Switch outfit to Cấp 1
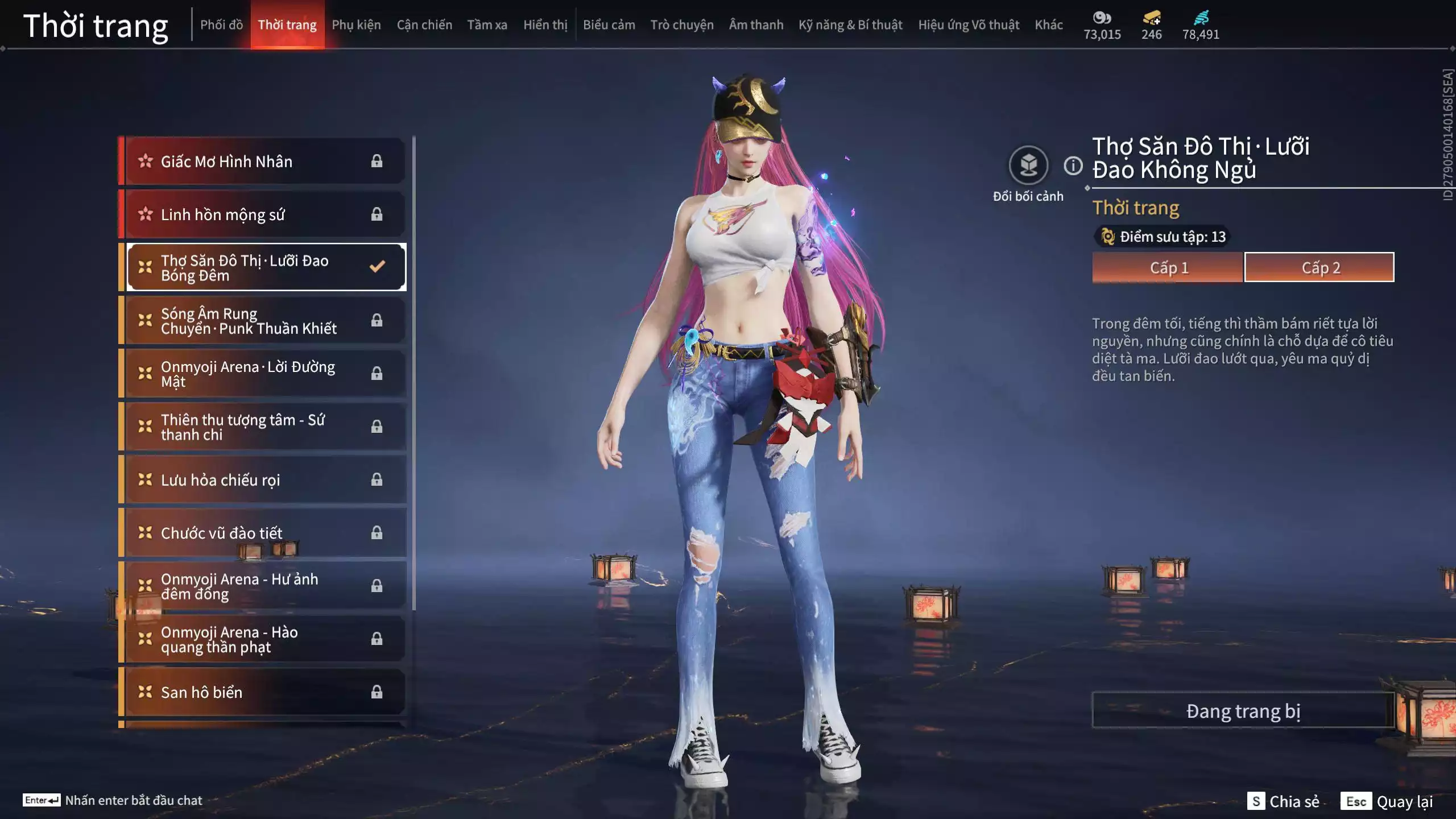 1168,267
